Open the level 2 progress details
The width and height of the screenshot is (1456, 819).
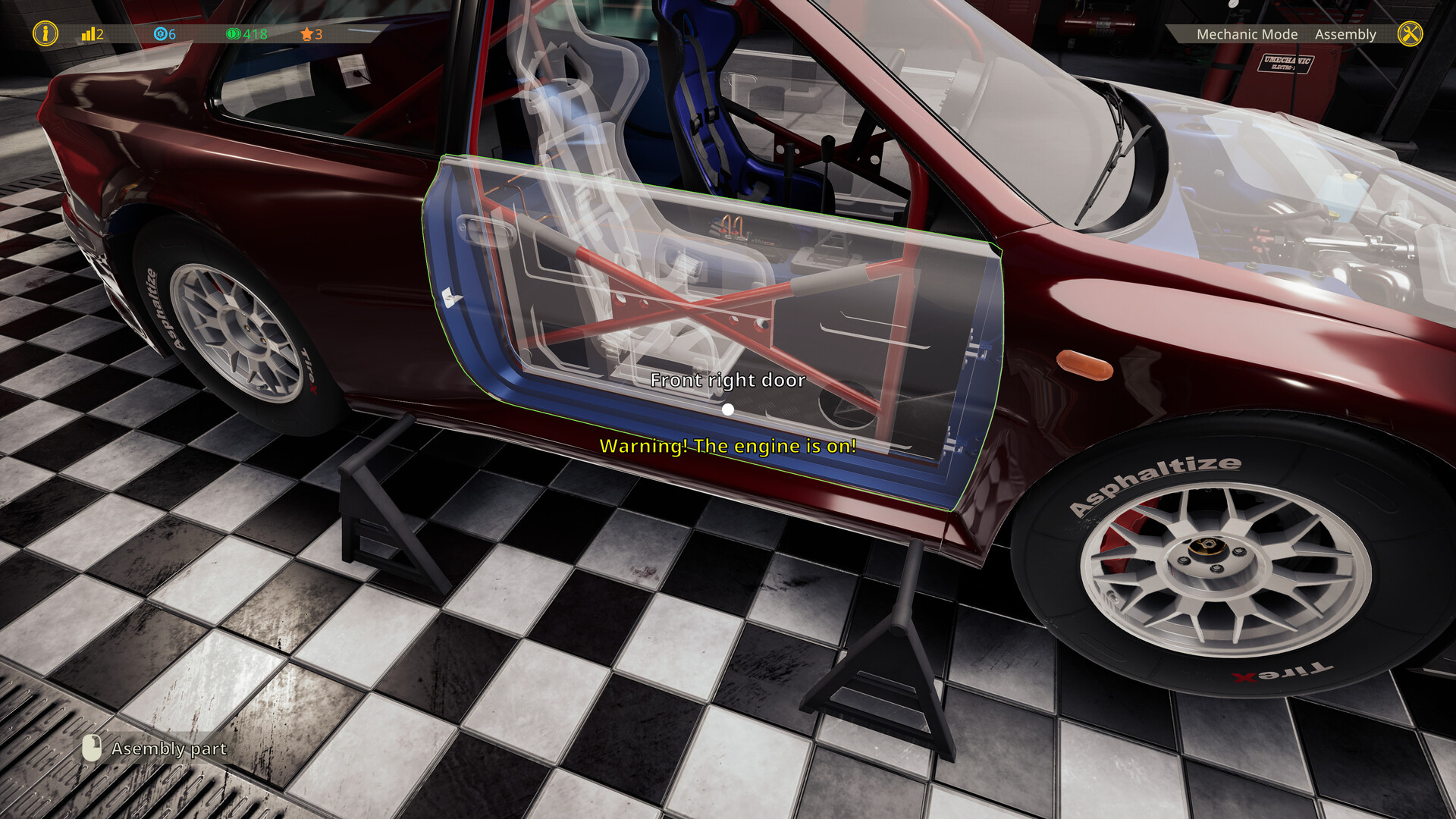93,34
